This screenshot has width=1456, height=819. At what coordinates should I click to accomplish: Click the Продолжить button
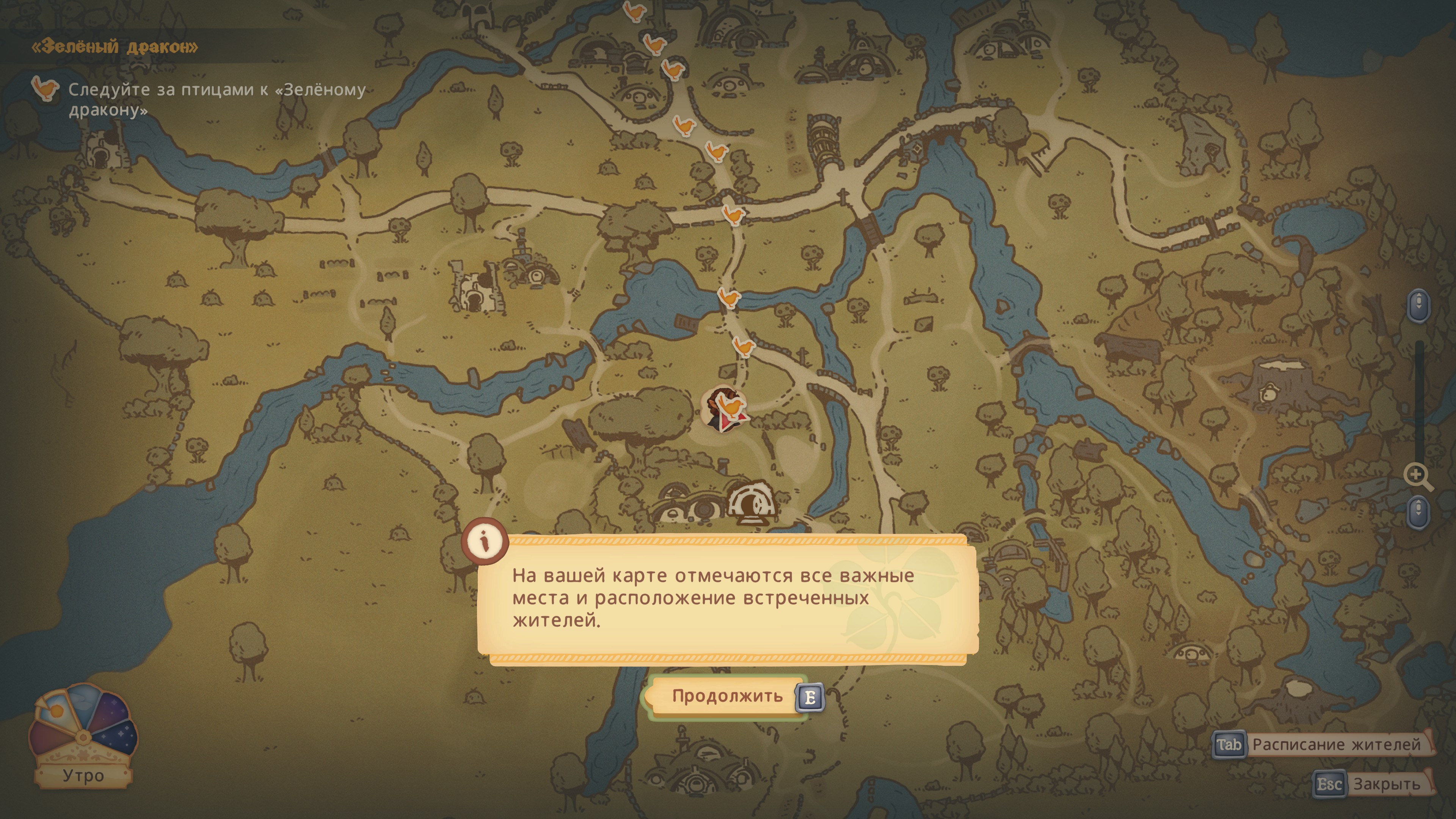[x=727, y=697]
